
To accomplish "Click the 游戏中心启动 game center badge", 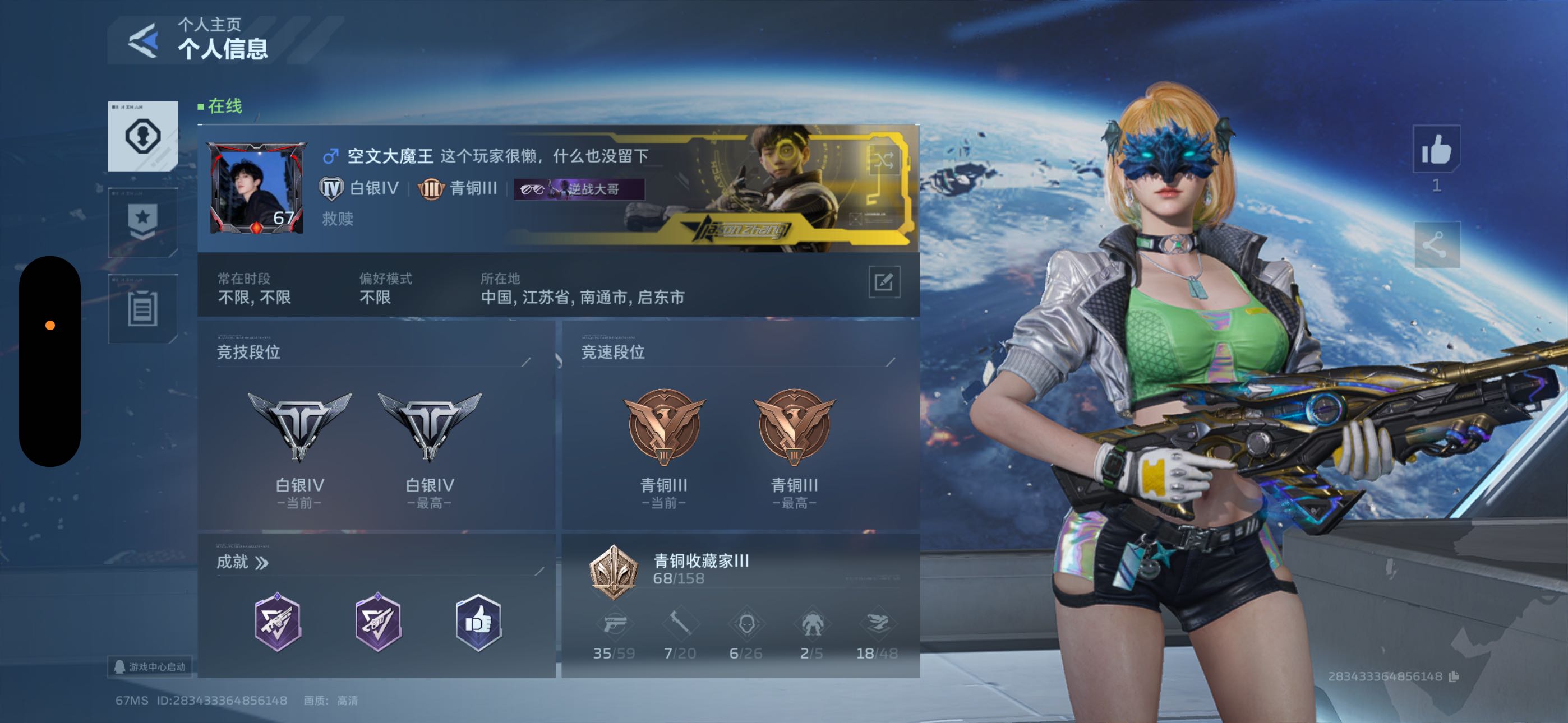I will click(x=151, y=667).
